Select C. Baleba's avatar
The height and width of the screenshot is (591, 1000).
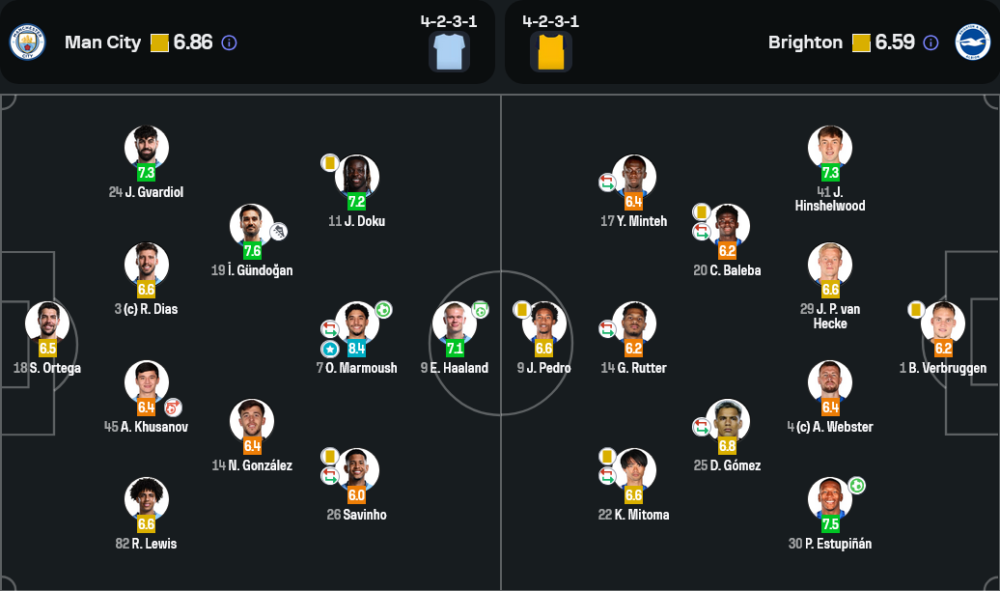(x=727, y=226)
